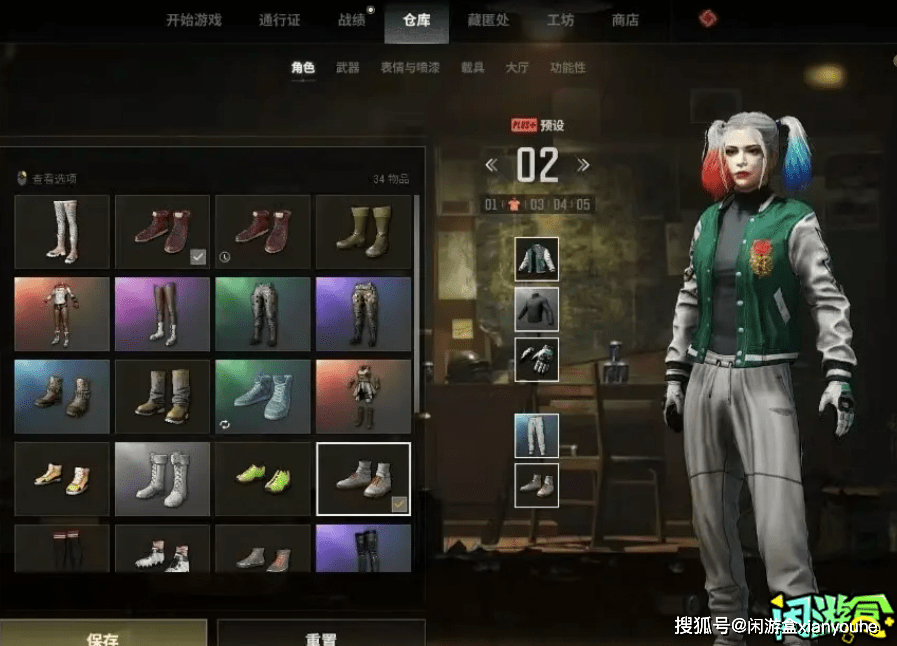Choose the light blue high-top sneakers
The image size is (897, 646).
tap(263, 396)
